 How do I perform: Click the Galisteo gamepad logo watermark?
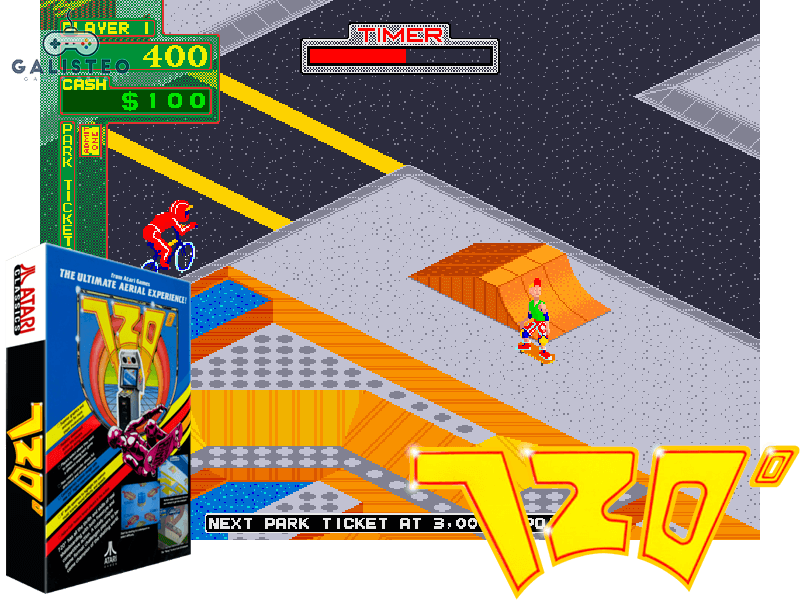click(69, 56)
